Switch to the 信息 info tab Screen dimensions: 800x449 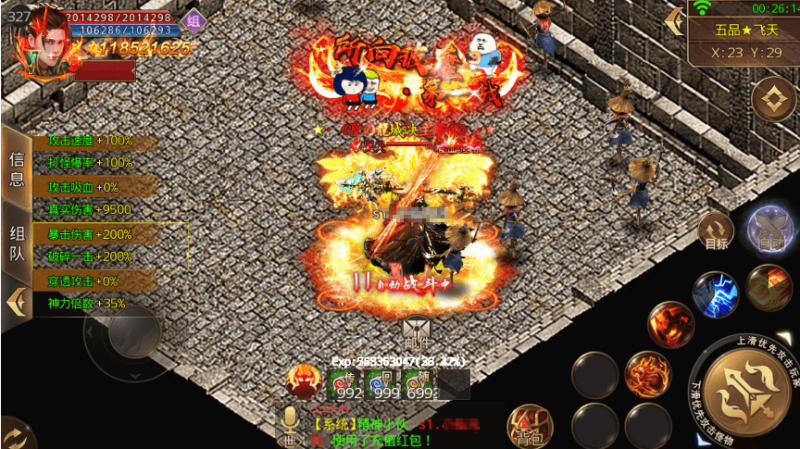(x=16, y=168)
